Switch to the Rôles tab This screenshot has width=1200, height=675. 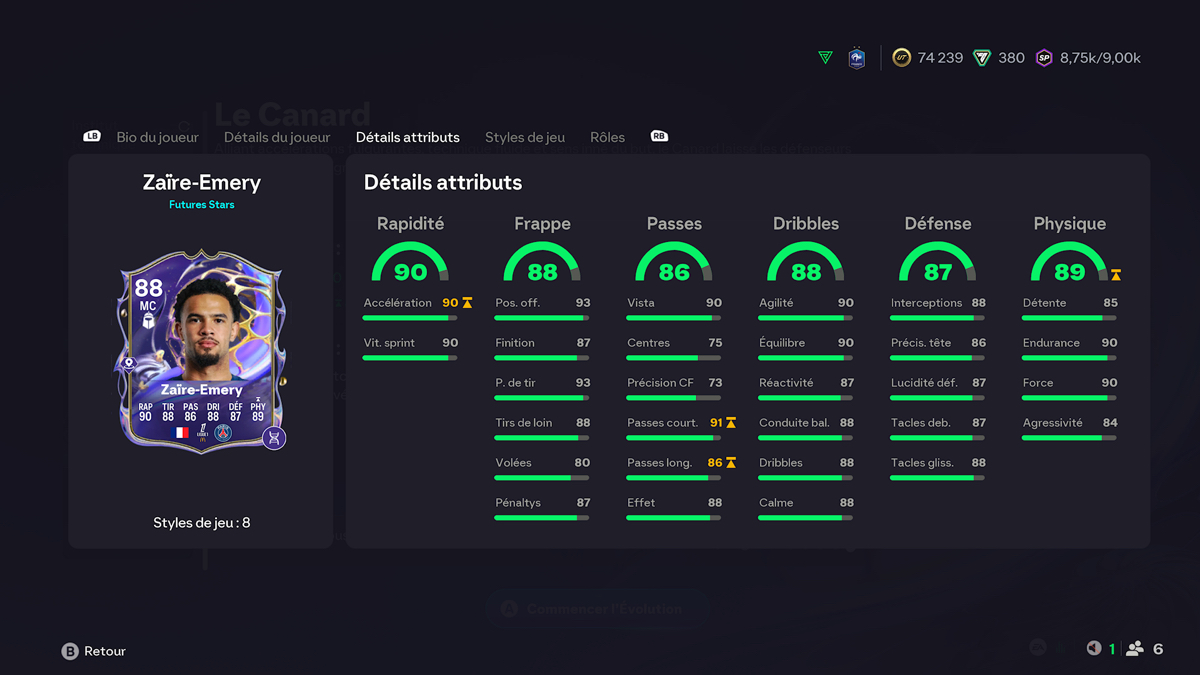click(607, 137)
